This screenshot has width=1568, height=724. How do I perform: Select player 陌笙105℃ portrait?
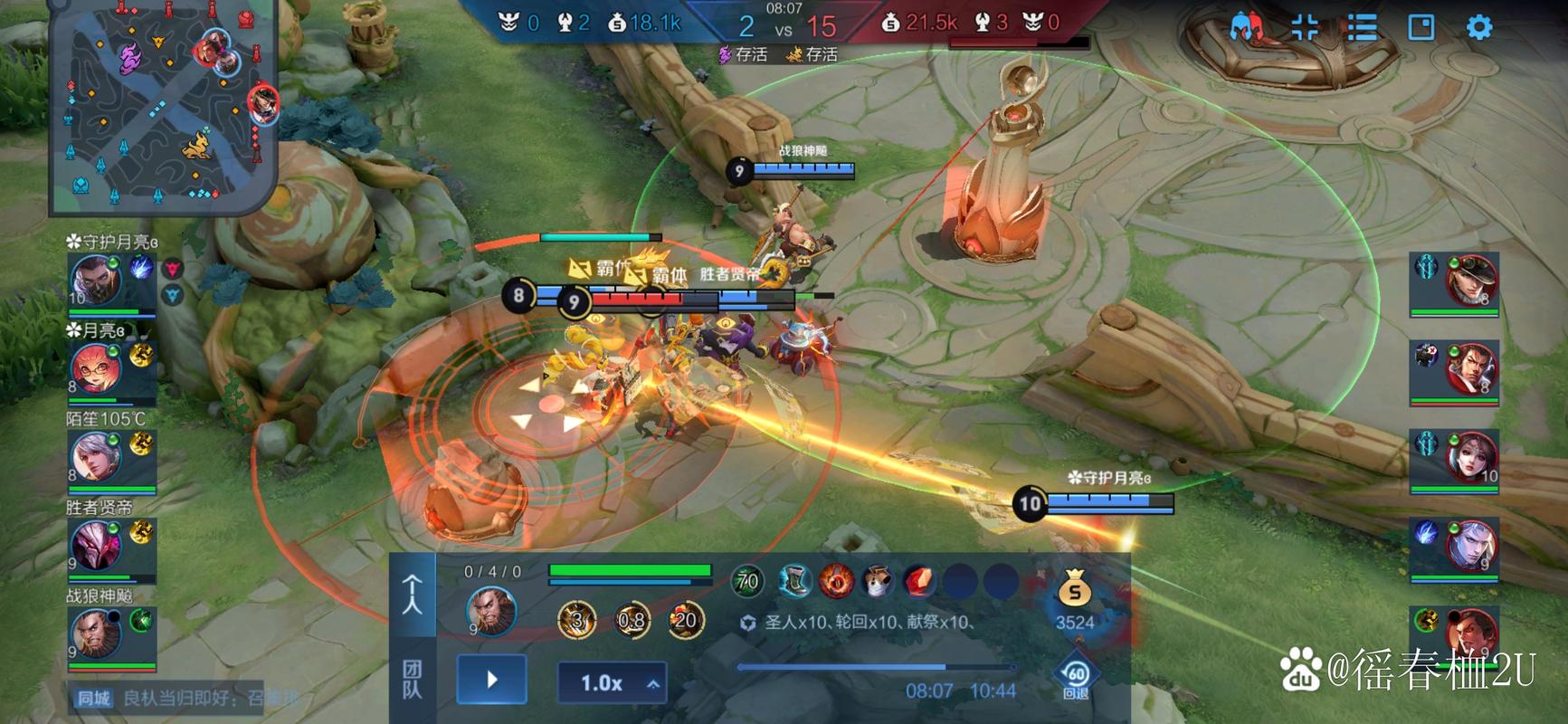pyautogui.click(x=97, y=458)
